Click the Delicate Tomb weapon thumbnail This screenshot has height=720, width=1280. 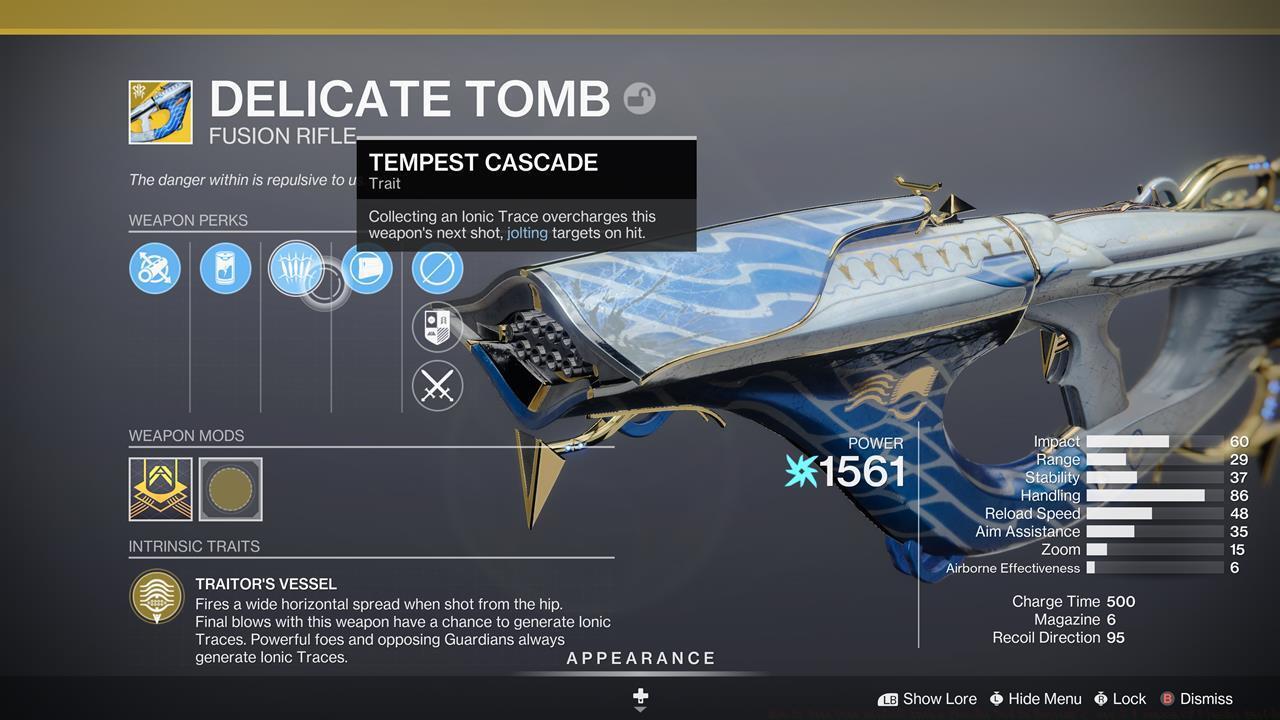161,111
